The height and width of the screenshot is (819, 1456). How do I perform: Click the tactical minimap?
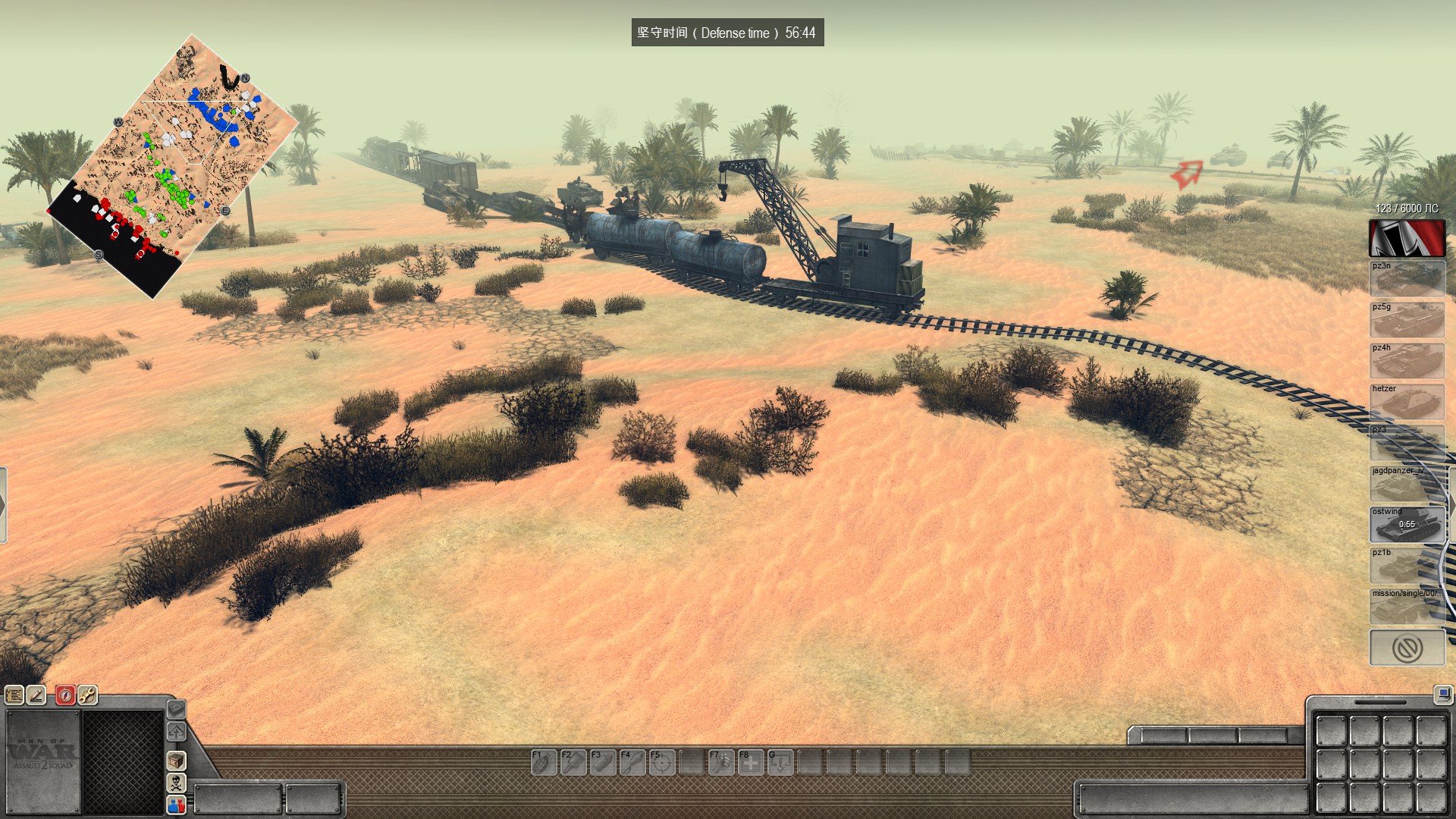click(171, 167)
